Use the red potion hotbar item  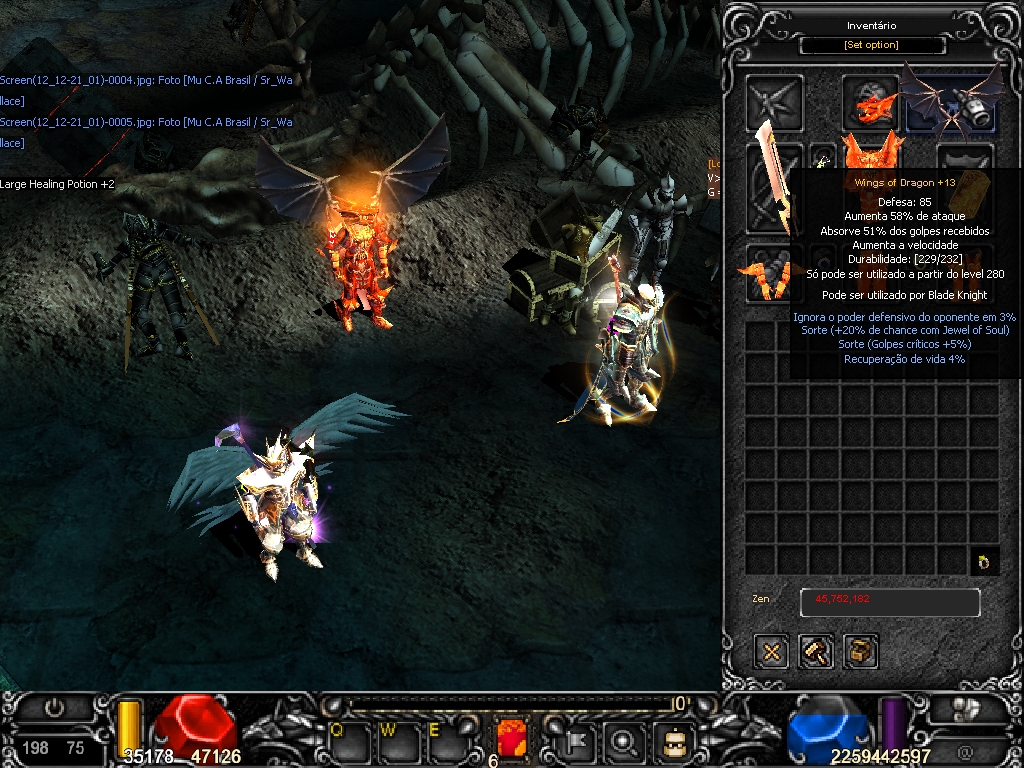point(511,739)
